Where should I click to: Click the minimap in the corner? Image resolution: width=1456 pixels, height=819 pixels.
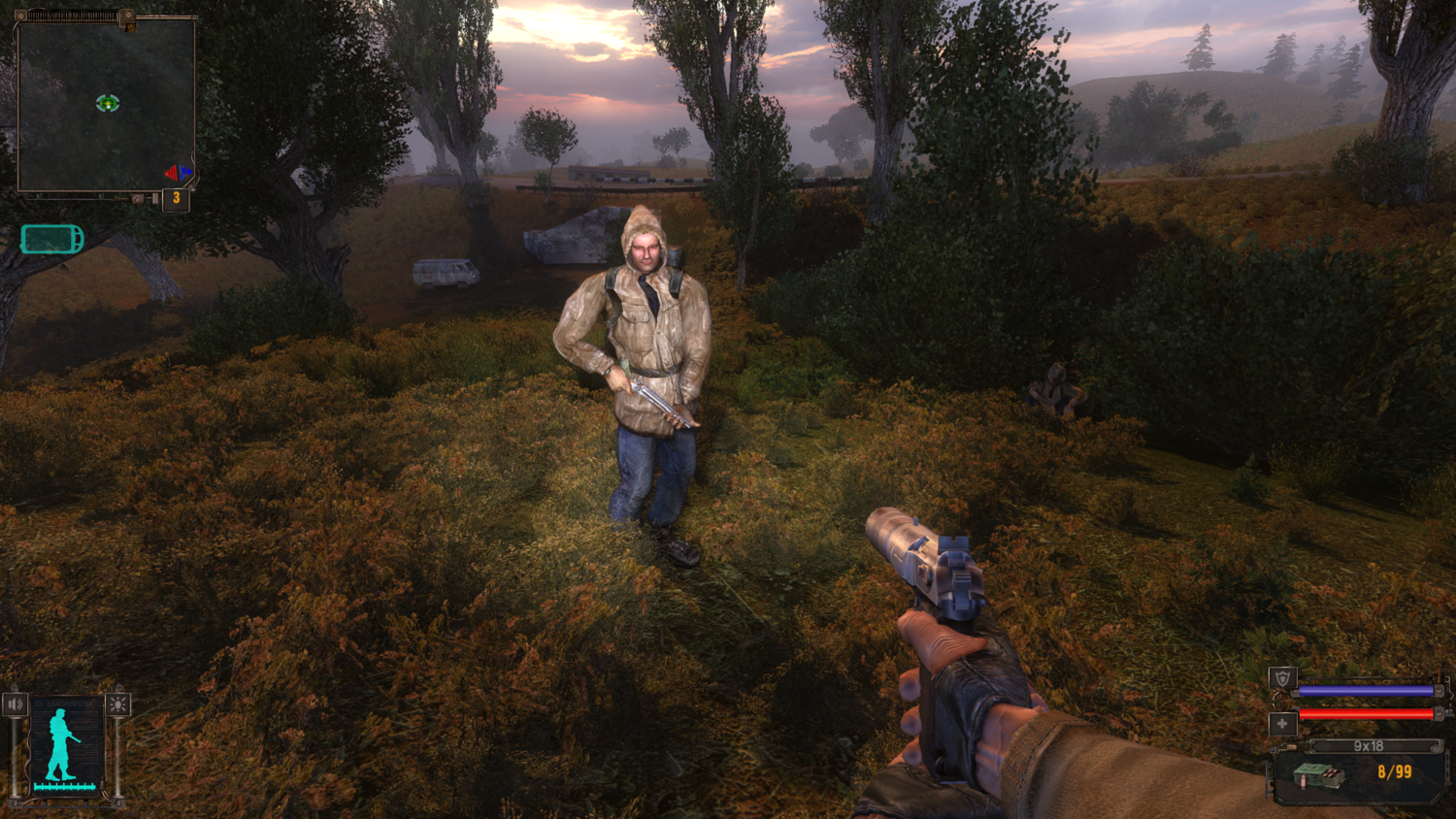(x=106, y=105)
